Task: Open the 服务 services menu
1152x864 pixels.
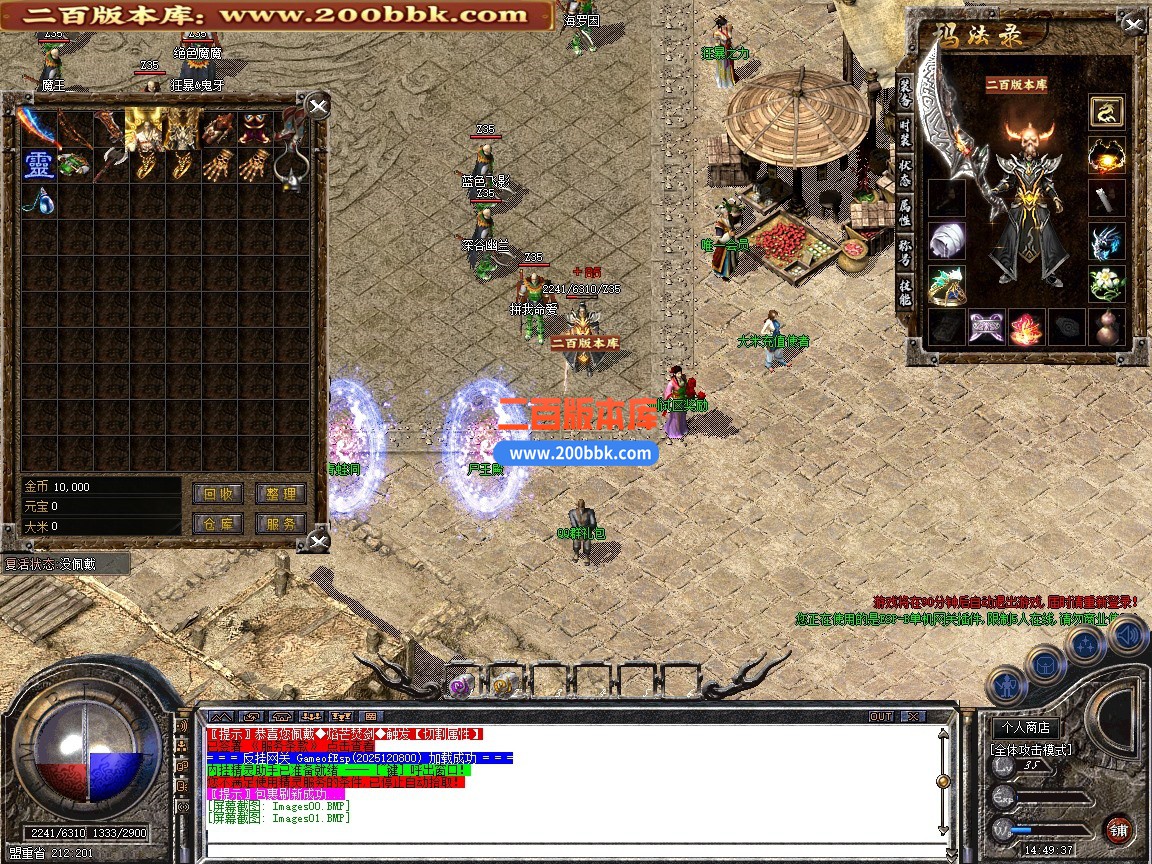Action: 280,523
